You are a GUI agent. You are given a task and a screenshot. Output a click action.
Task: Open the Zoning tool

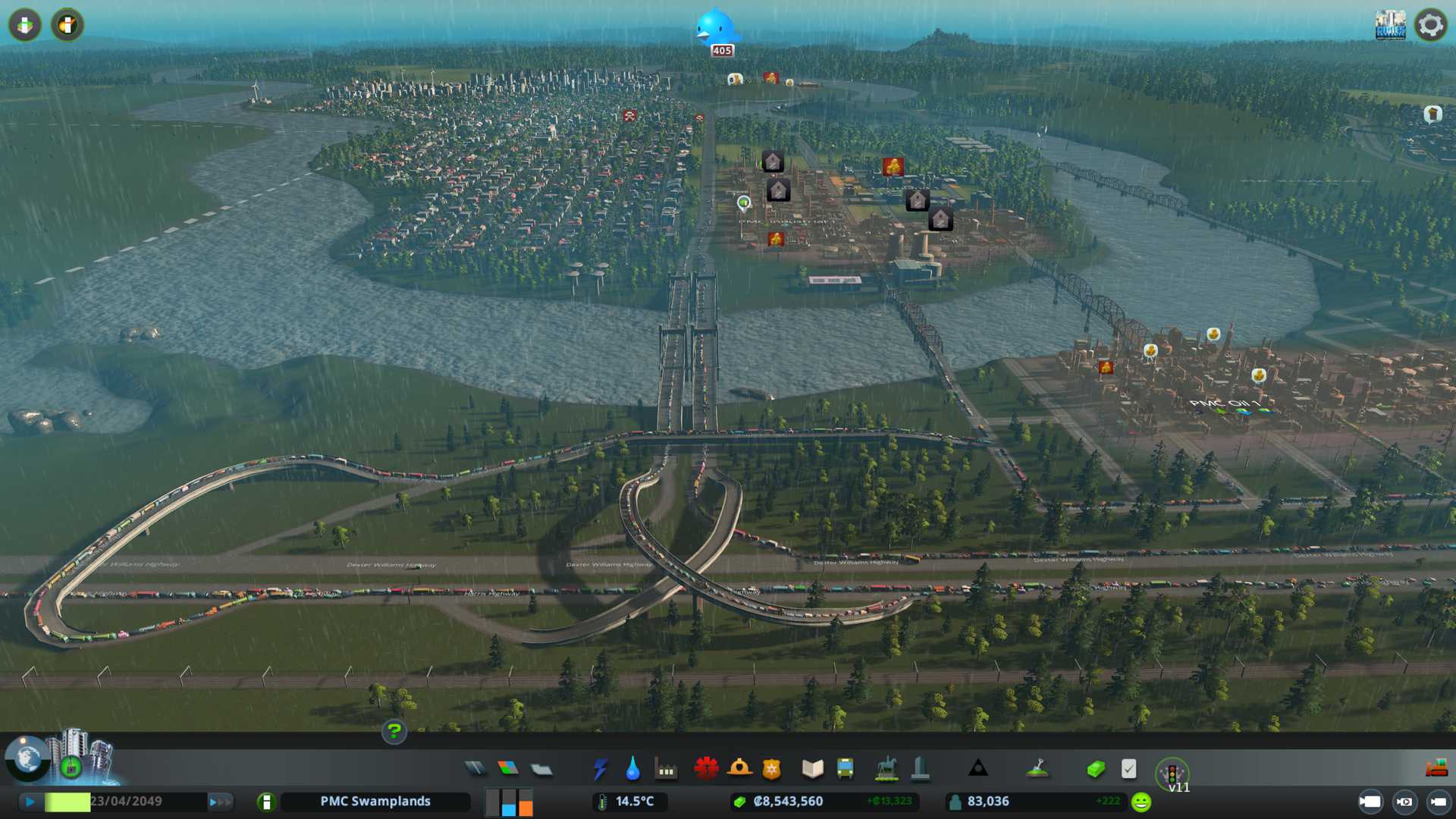508,769
